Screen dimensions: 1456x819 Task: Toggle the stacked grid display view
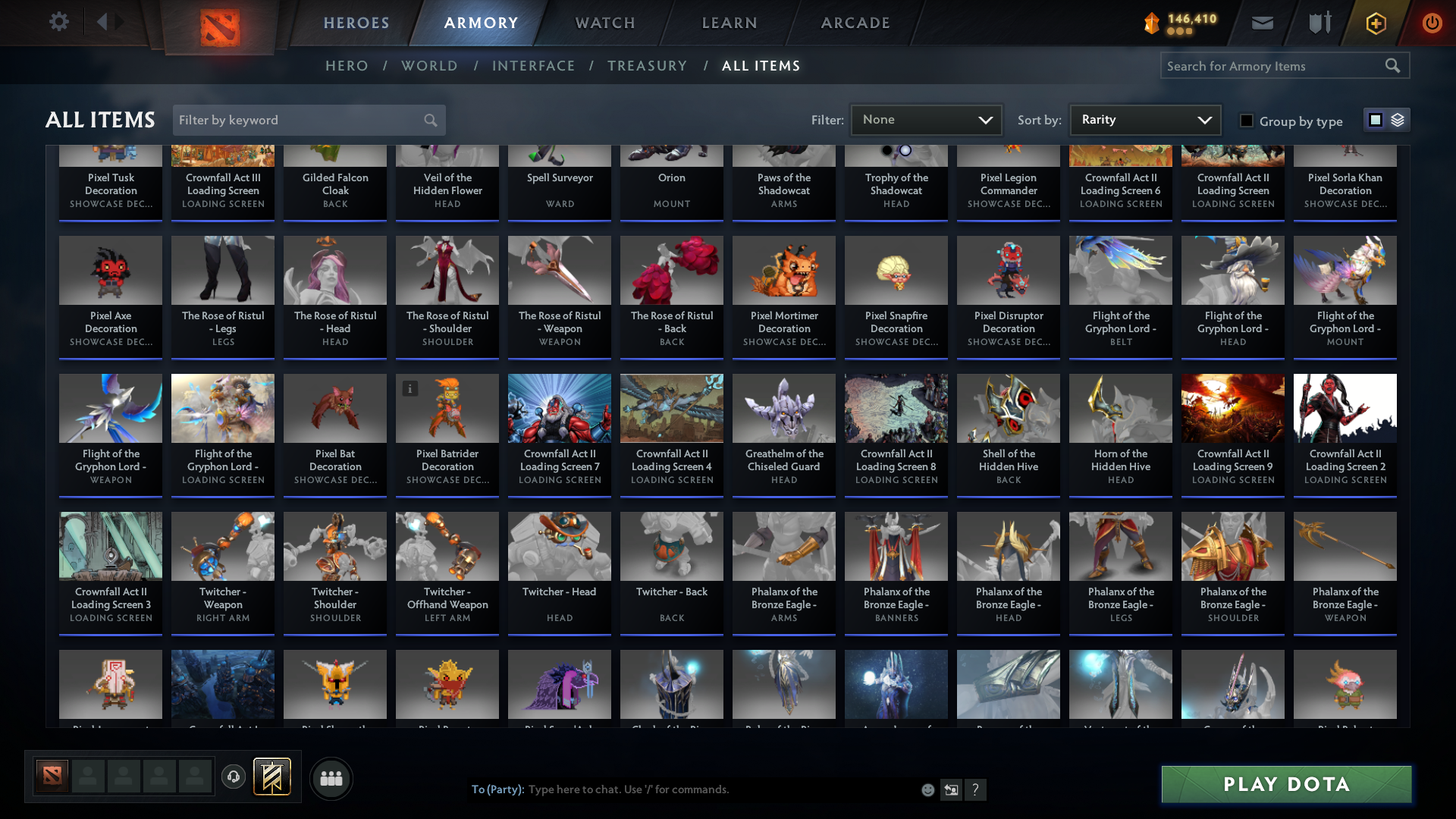(1398, 119)
